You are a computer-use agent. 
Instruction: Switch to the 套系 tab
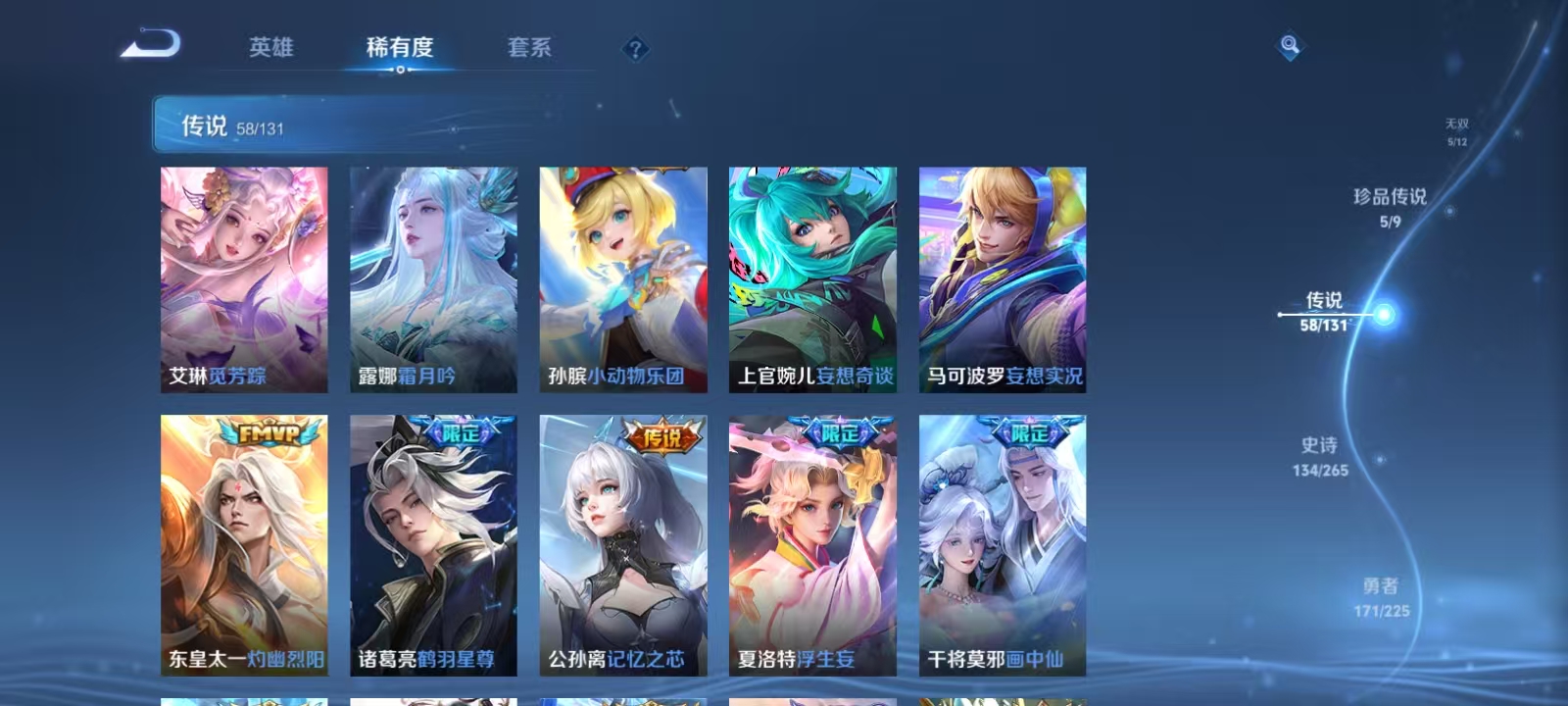[x=528, y=45]
